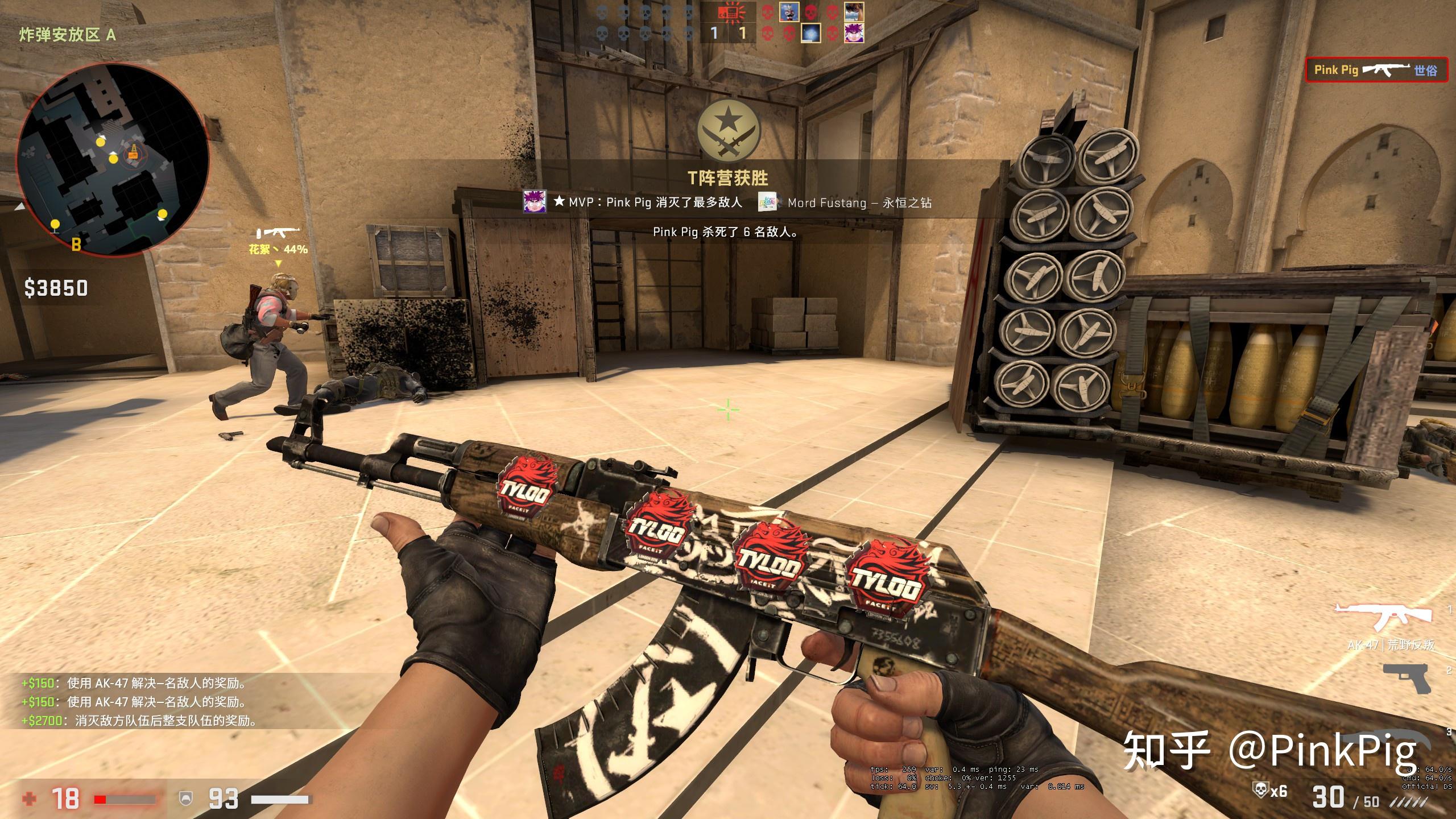Click the Pink Pig kill feed entry

click(1376, 71)
